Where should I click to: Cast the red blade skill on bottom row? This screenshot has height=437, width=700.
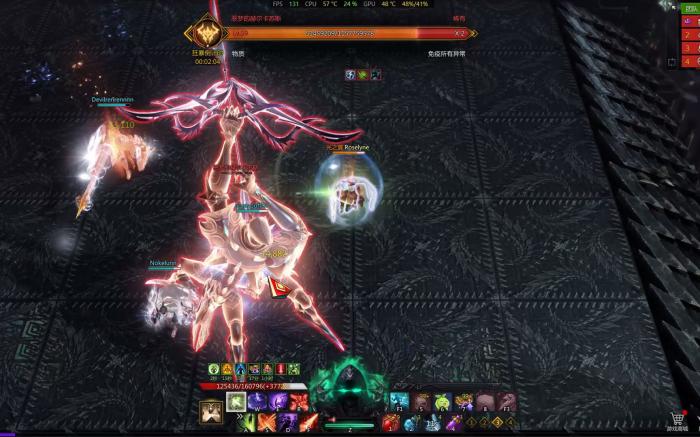click(x=308, y=423)
